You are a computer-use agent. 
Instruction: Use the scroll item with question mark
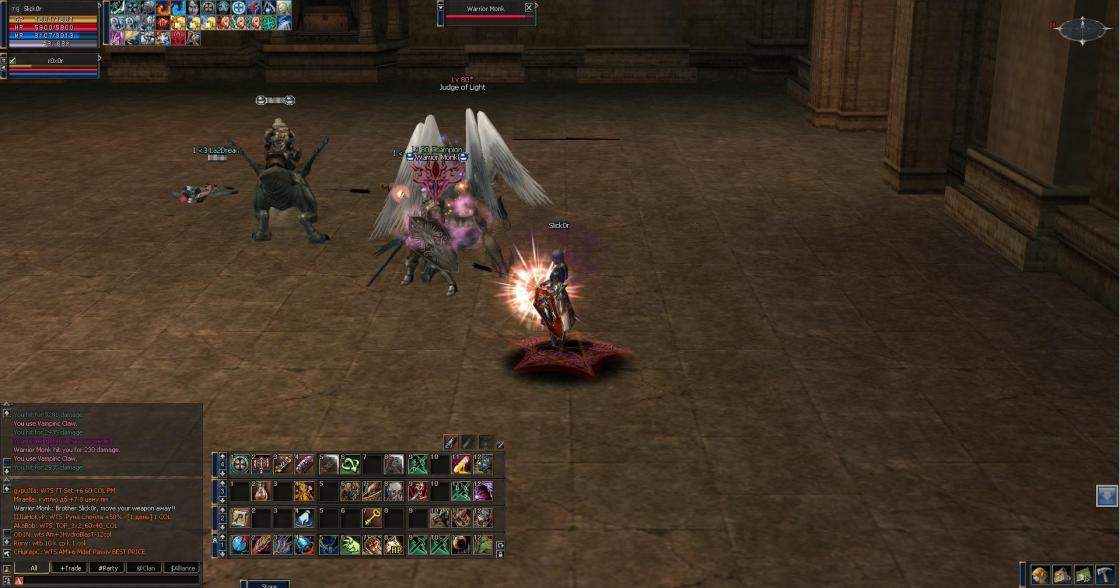[240, 517]
